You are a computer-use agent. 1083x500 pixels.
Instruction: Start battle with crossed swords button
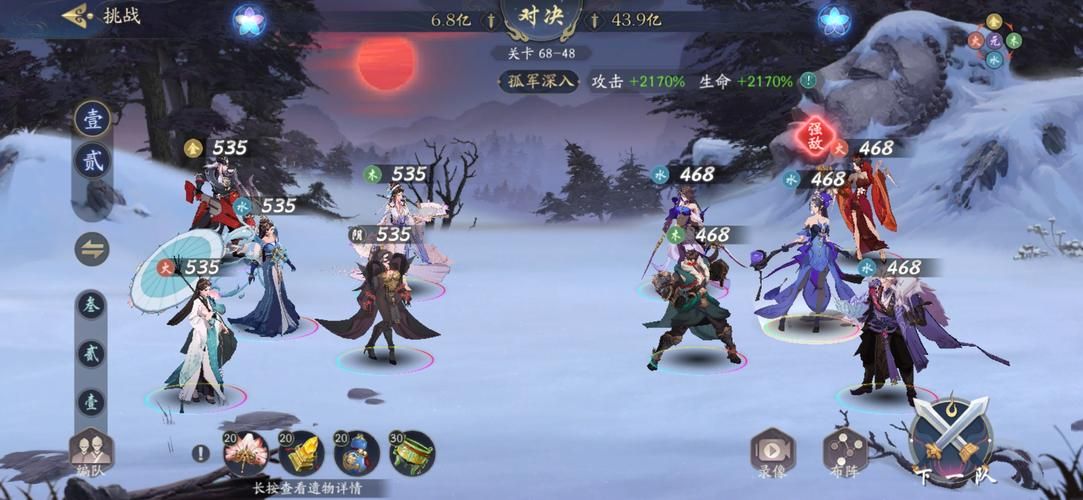[x=951, y=440]
